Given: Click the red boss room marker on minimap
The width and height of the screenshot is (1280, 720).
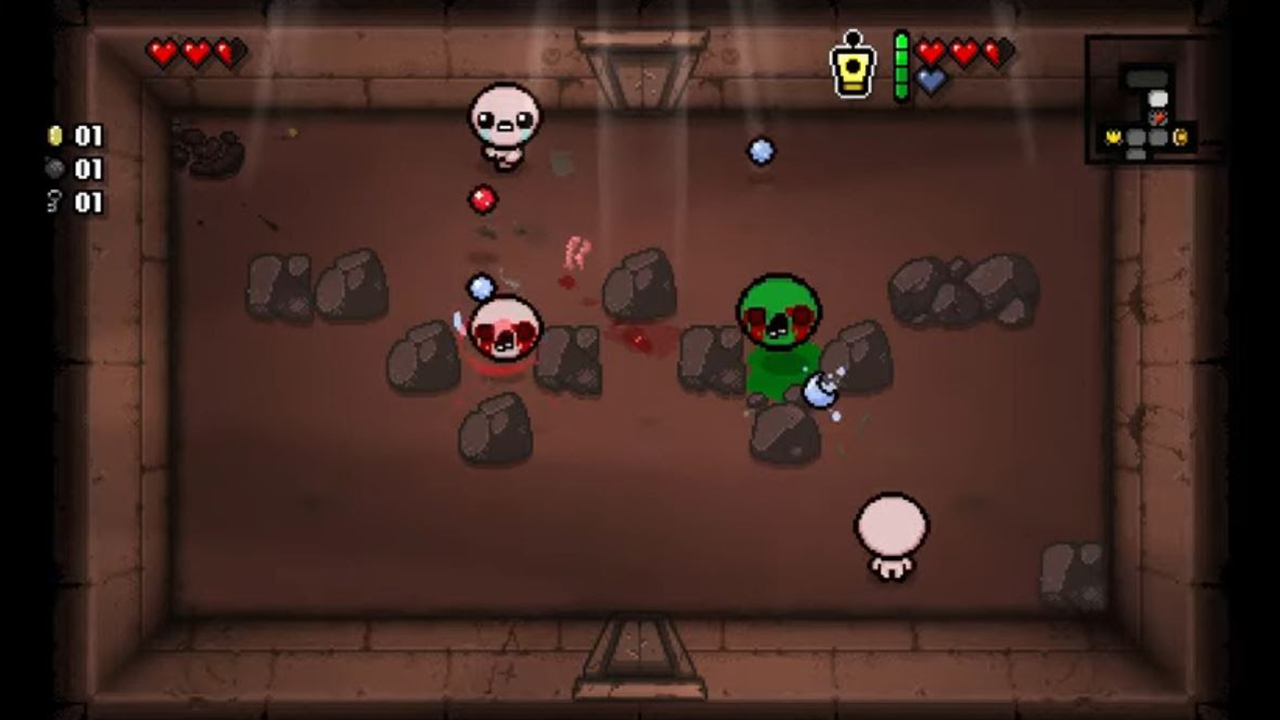Looking at the screenshot, I should click(x=1157, y=118).
